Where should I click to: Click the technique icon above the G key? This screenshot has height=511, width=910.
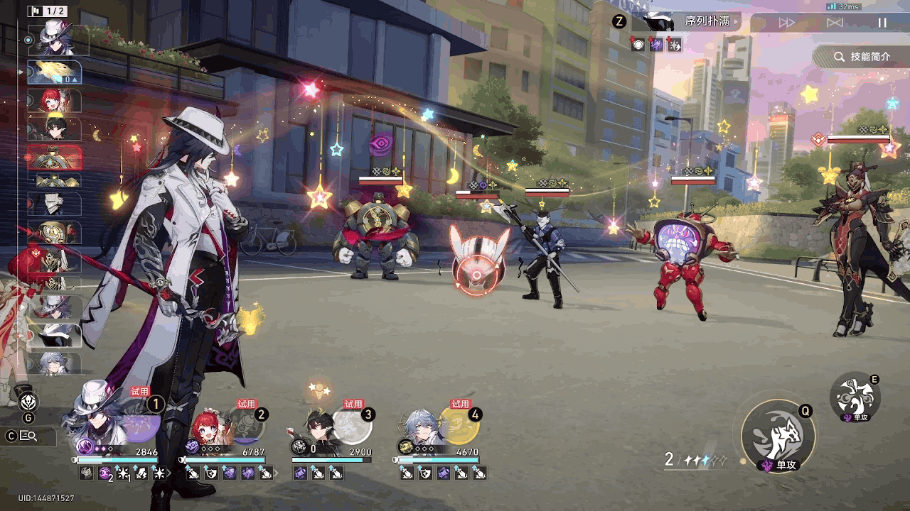[29, 401]
